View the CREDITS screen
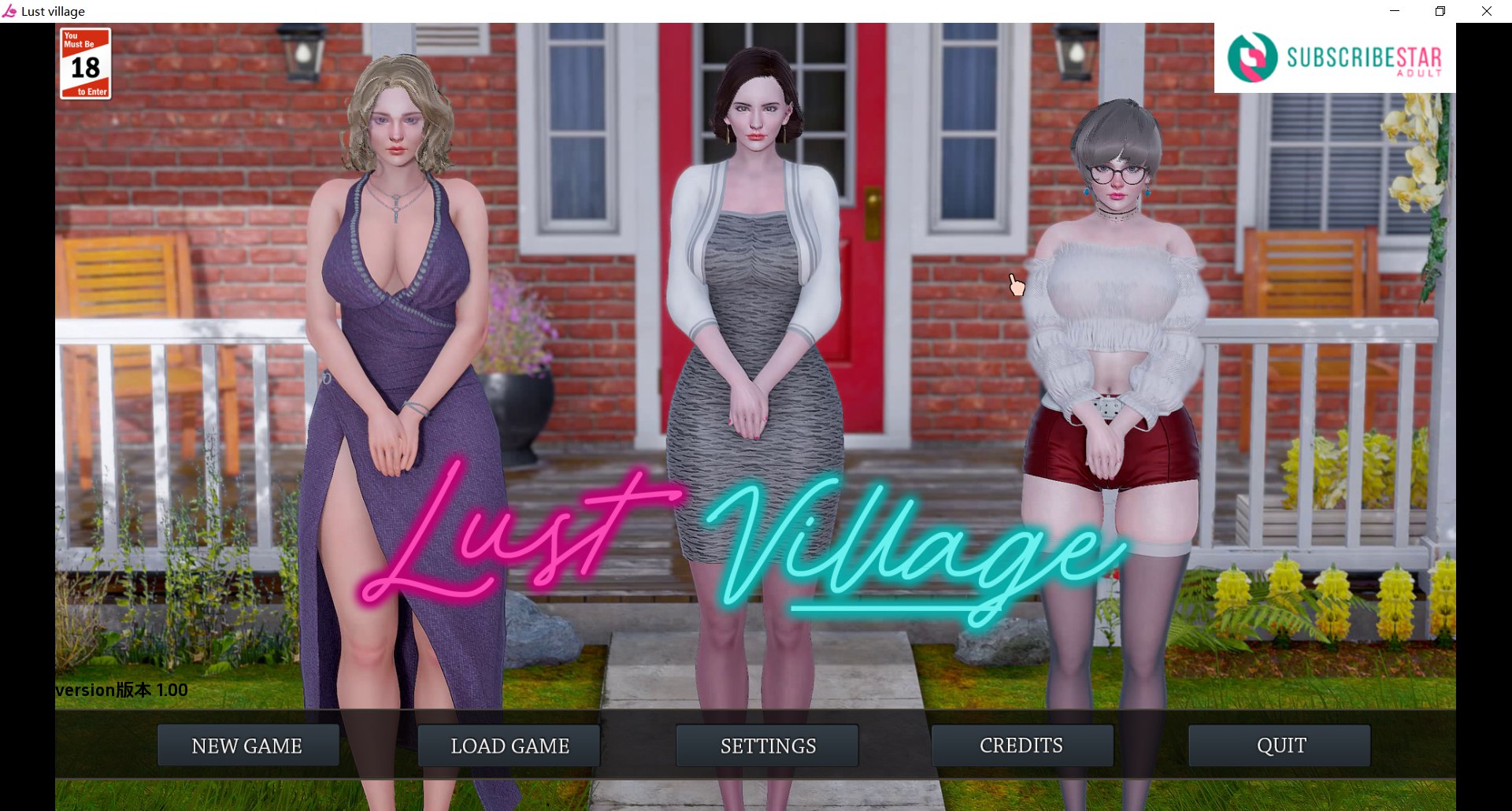Viewport: 1512px width, 811px height. coord(1021,745)
